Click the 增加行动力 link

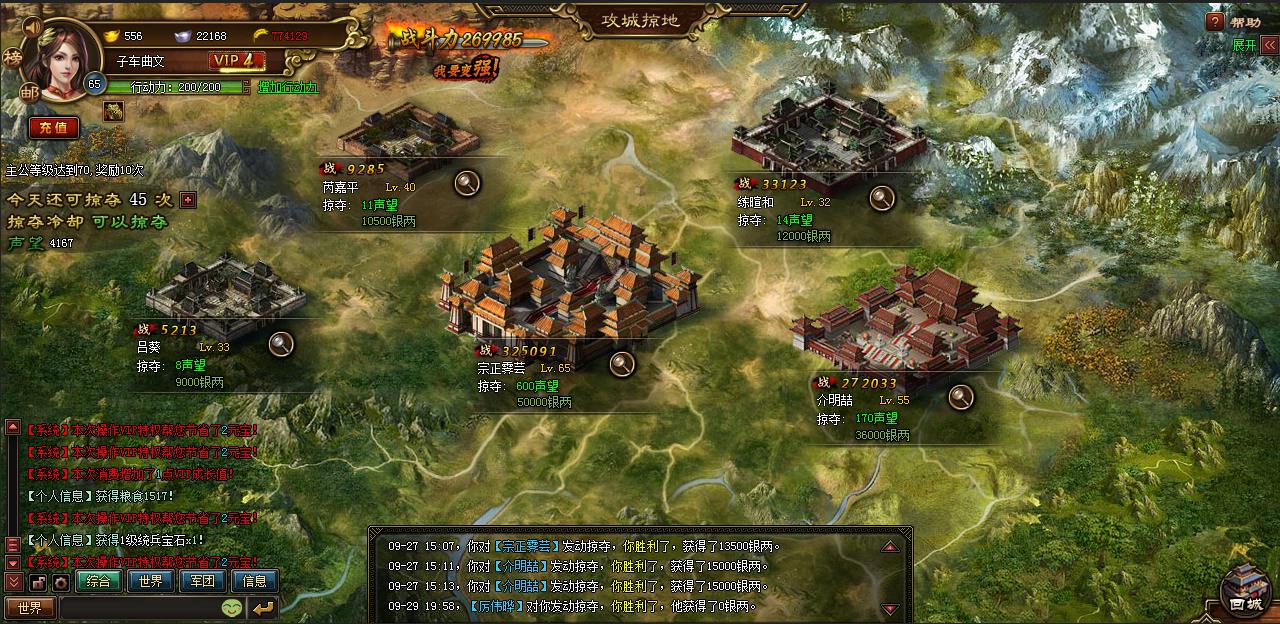pos(286,87)
